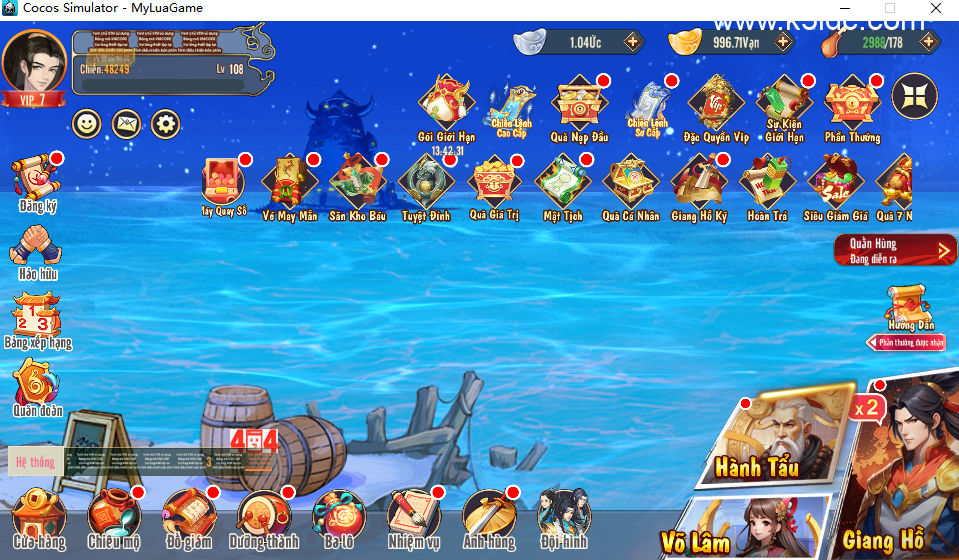Viewport: 959px width, 560px height.
Task: Open the Đội hình formation screen
Action: [563, 515]
